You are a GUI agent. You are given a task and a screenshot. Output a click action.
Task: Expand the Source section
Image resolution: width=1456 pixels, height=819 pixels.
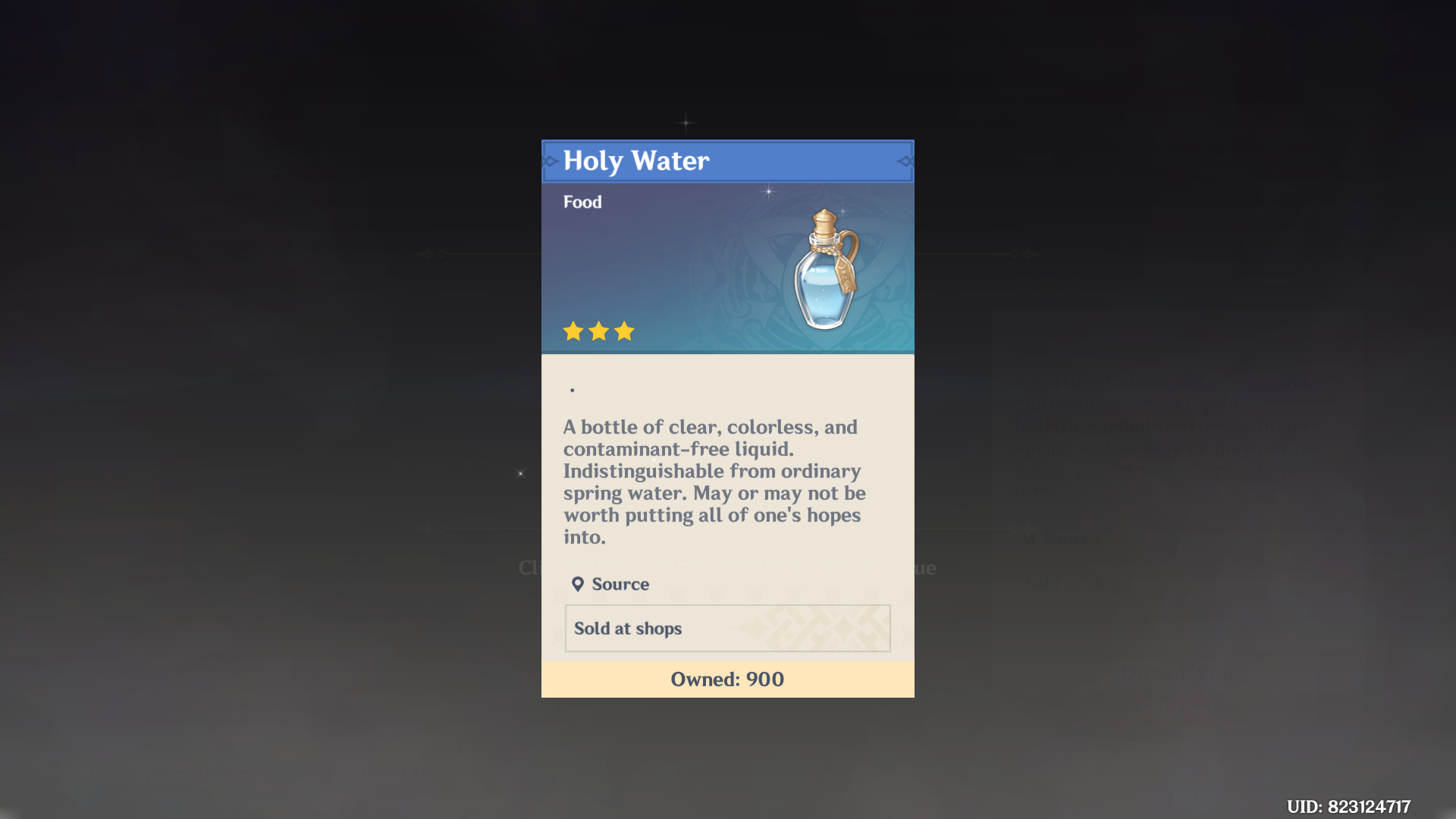[x=610, y=584]
